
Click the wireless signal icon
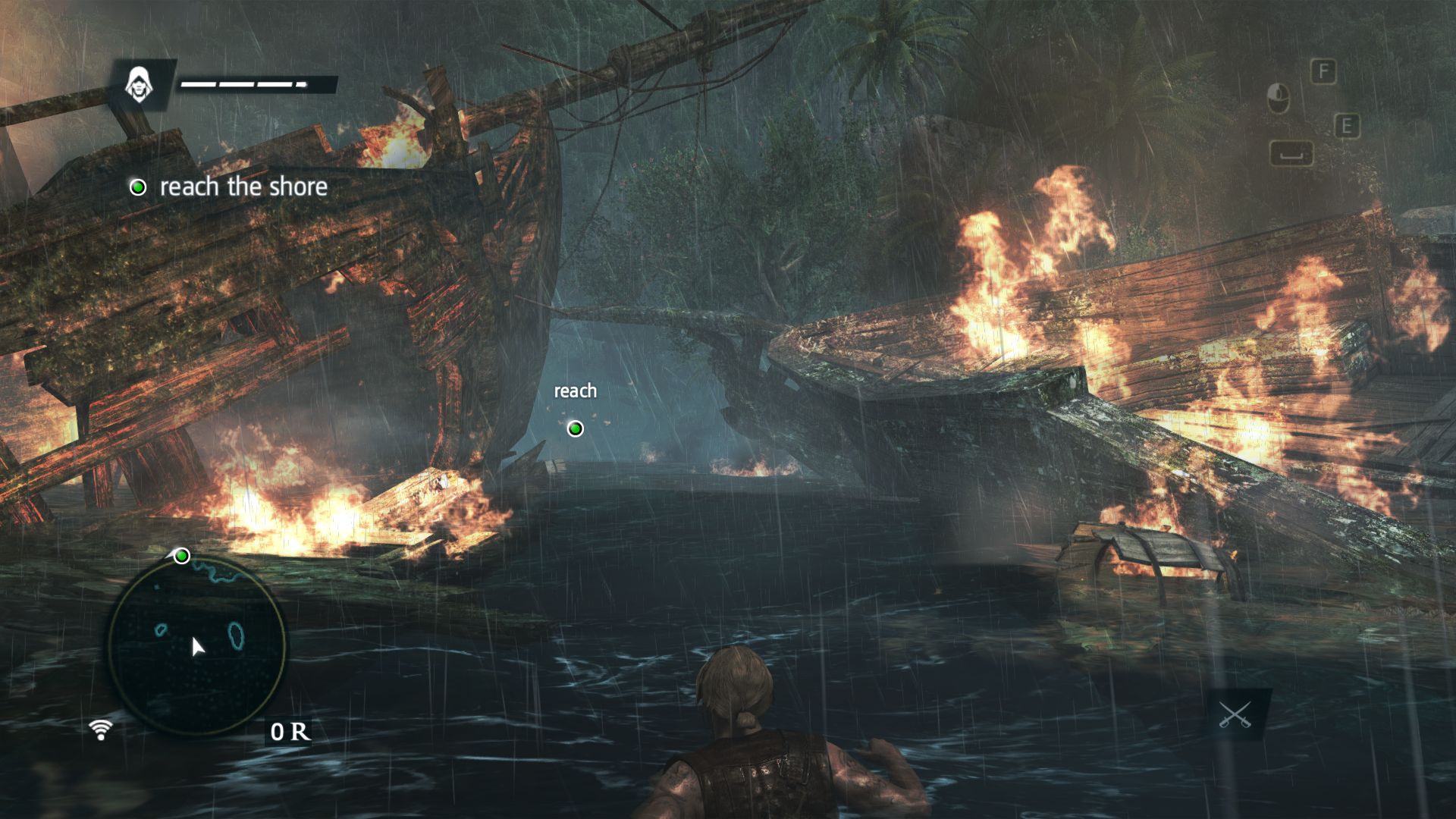point(100,730)
